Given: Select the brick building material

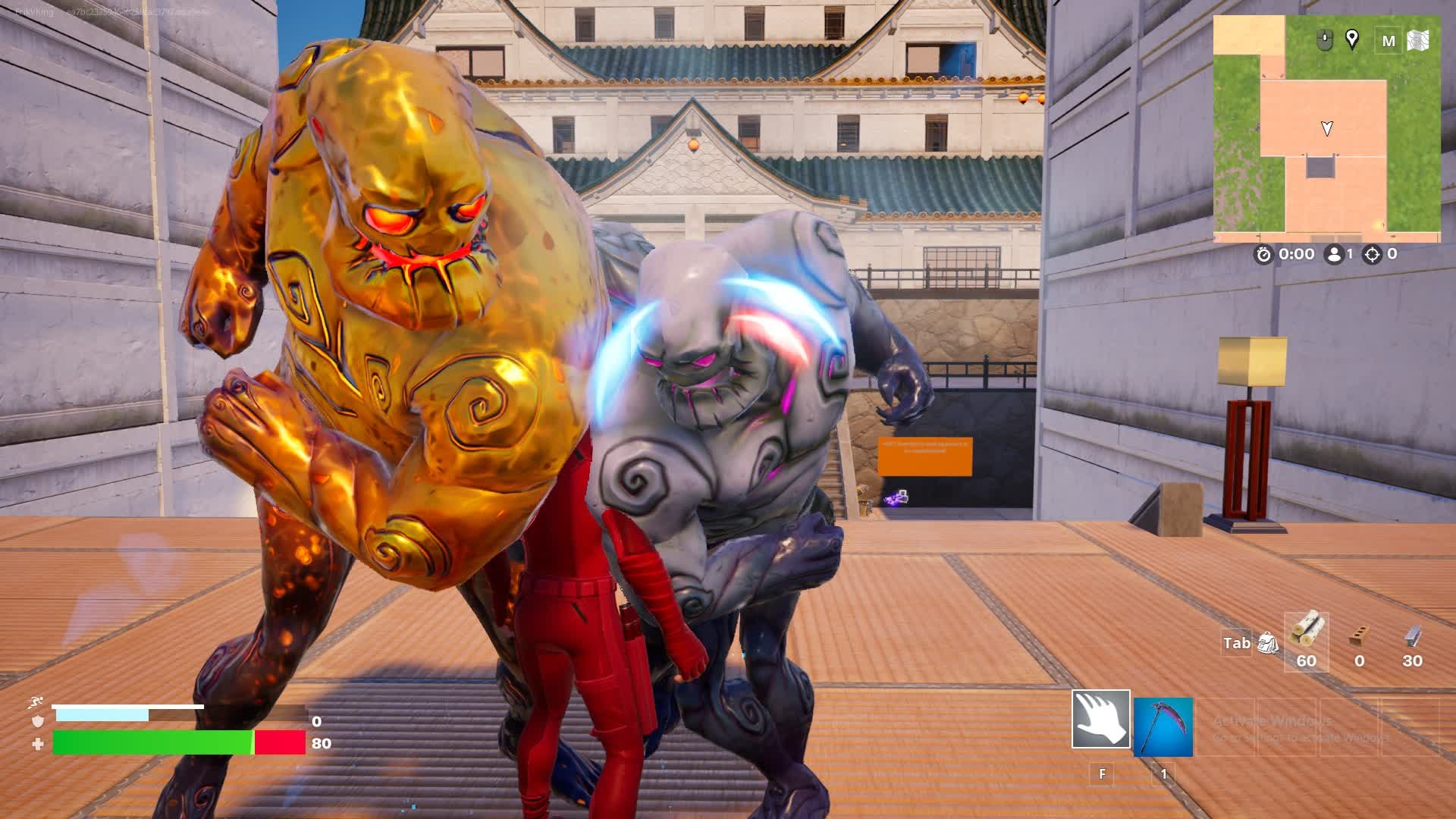Looking at the screenshot, I should (x=1359, y=638).
